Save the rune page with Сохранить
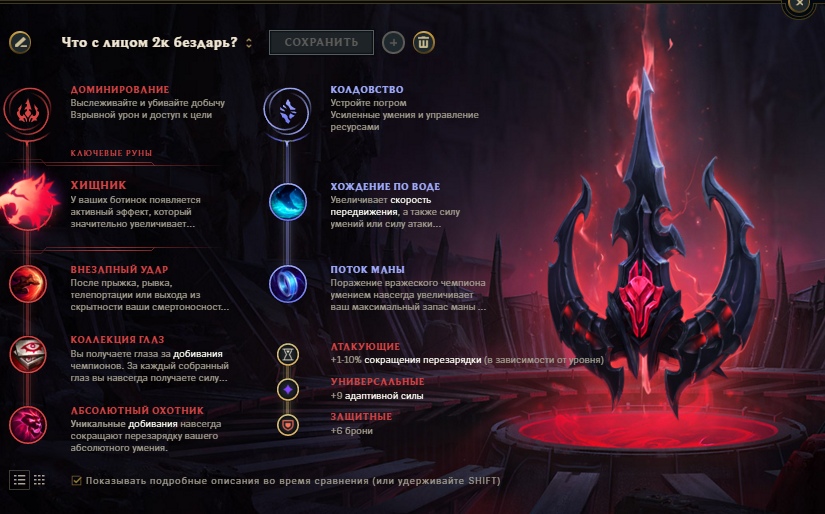The width and height of the screenshot is (825, 514). pos(321,42)
